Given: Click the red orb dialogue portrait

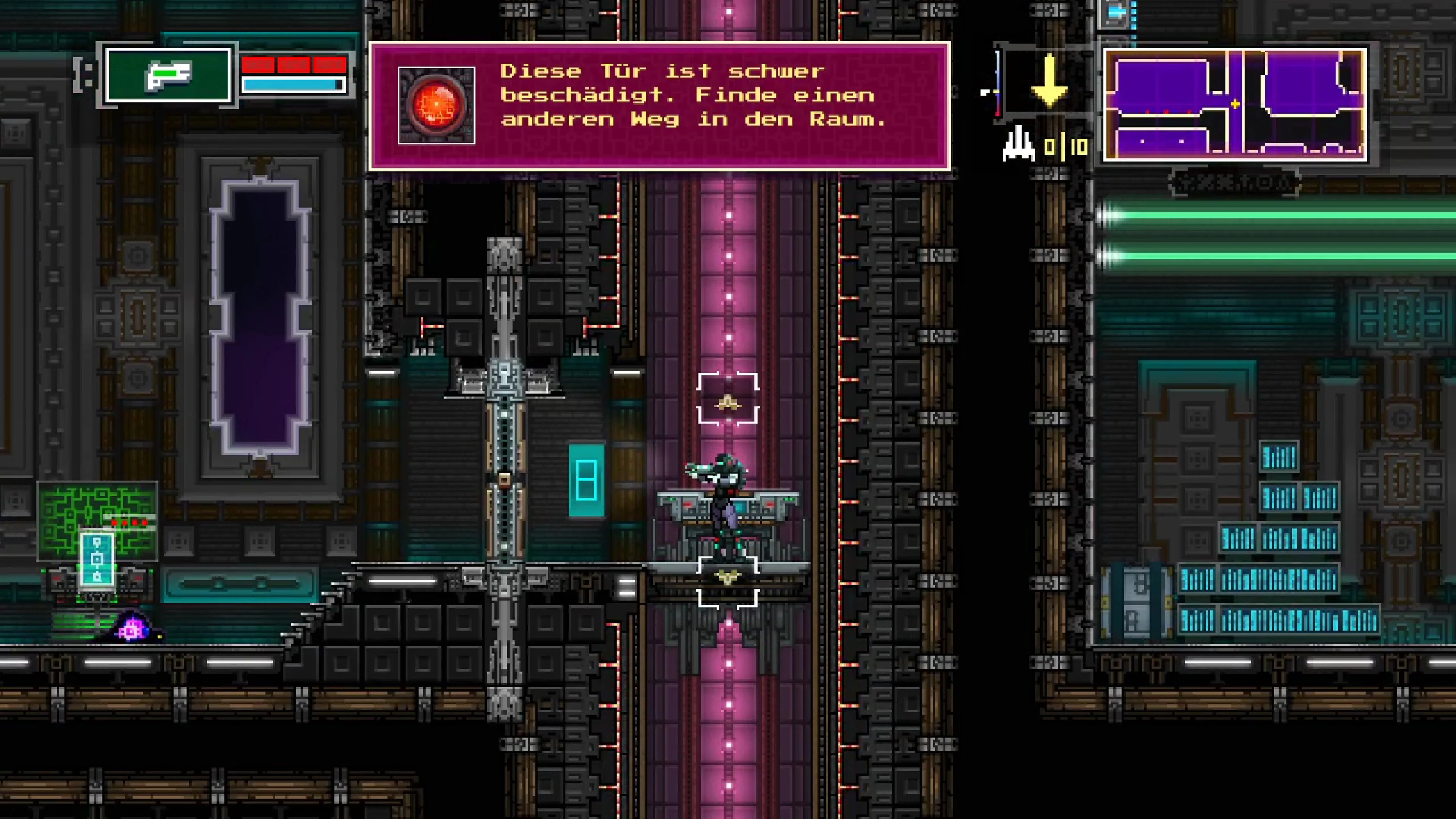Looking at the screenshot, I should point(436,106).
